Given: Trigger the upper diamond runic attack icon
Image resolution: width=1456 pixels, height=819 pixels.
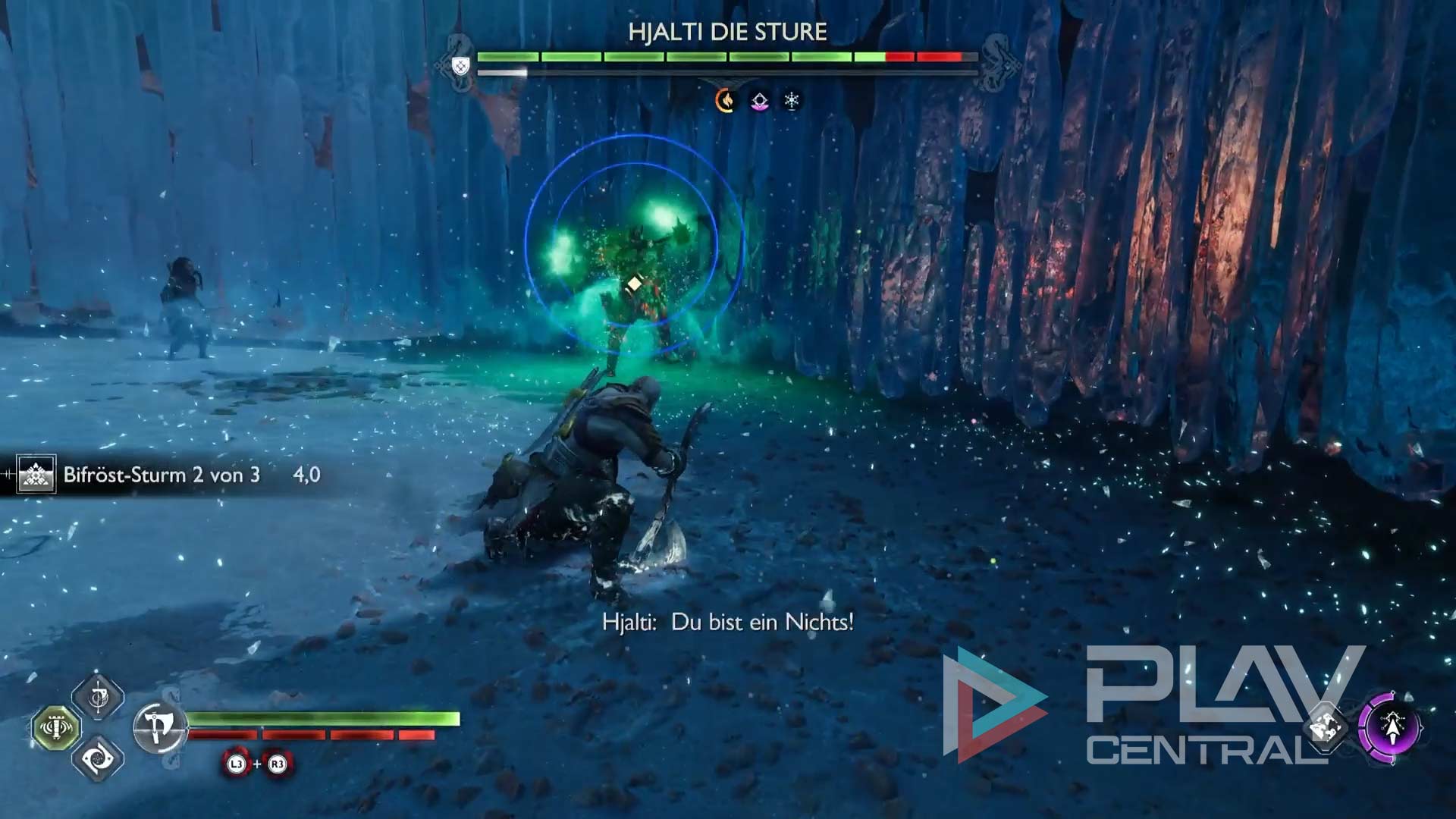Looking at the screenshot, I should 98,696.
